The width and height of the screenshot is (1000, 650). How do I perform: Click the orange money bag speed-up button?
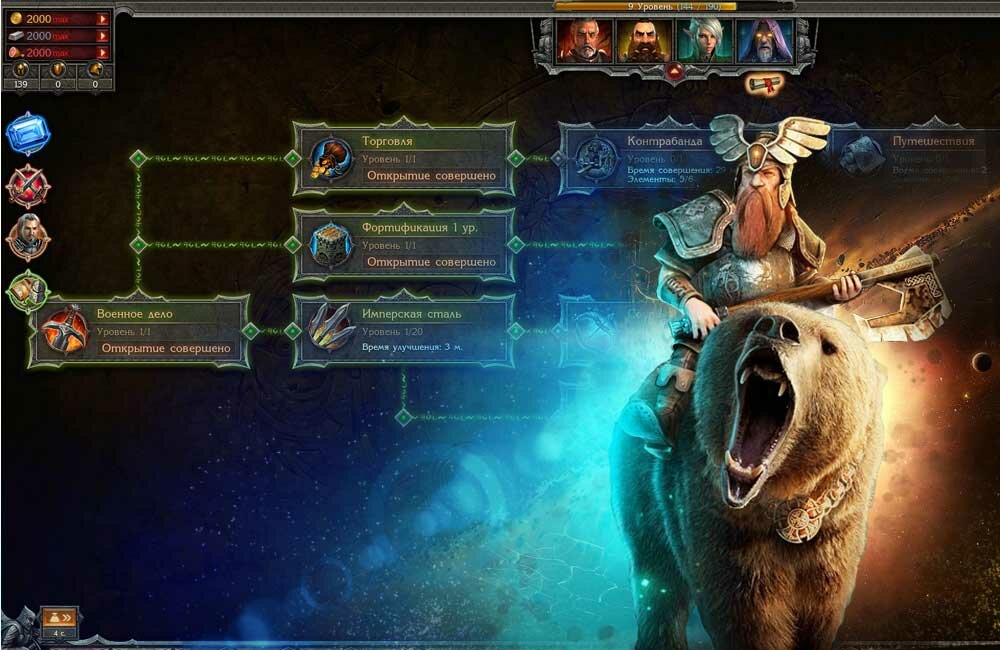[x=59, y=618]
